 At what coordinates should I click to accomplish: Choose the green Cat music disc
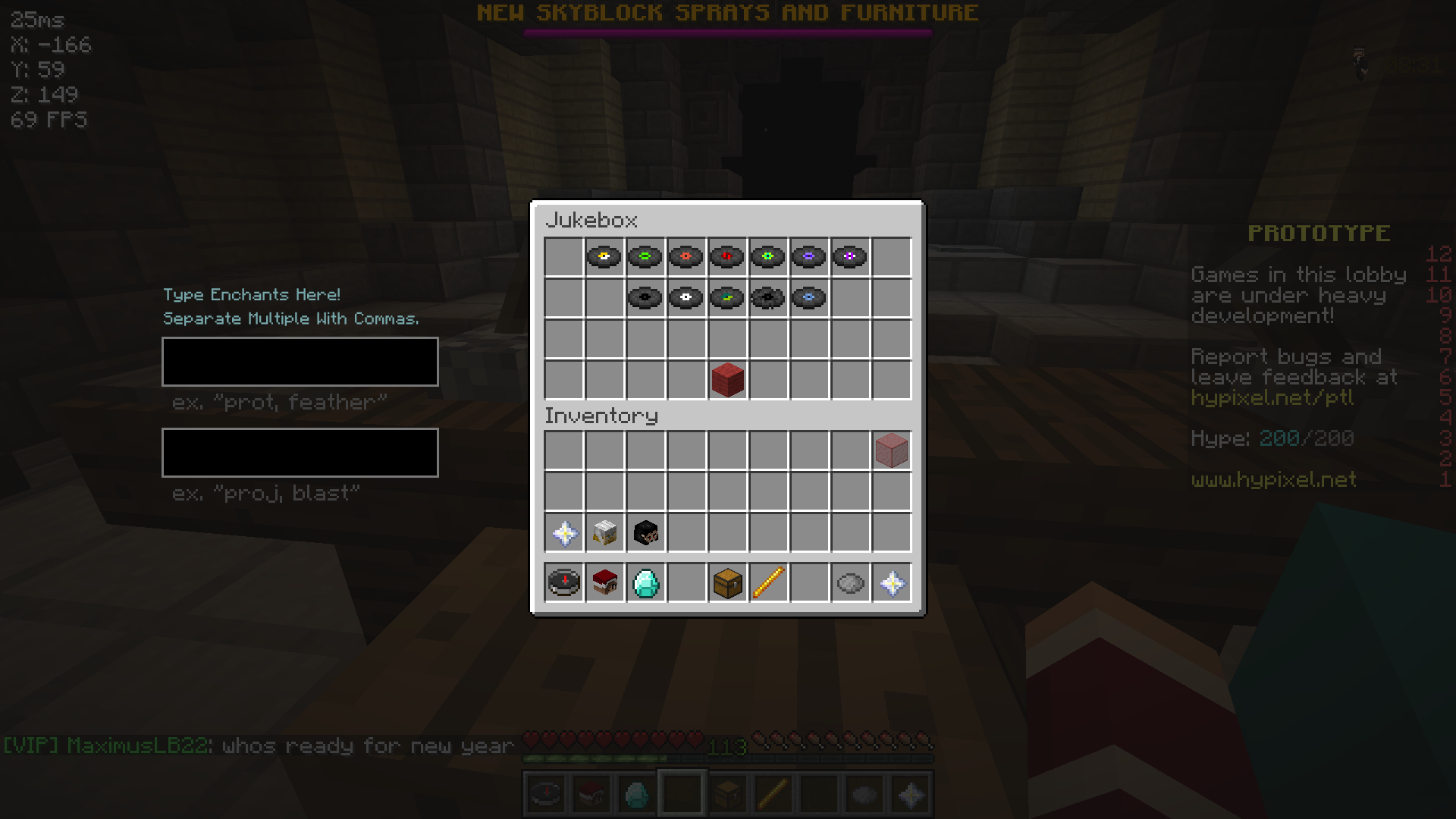[645, 257]
